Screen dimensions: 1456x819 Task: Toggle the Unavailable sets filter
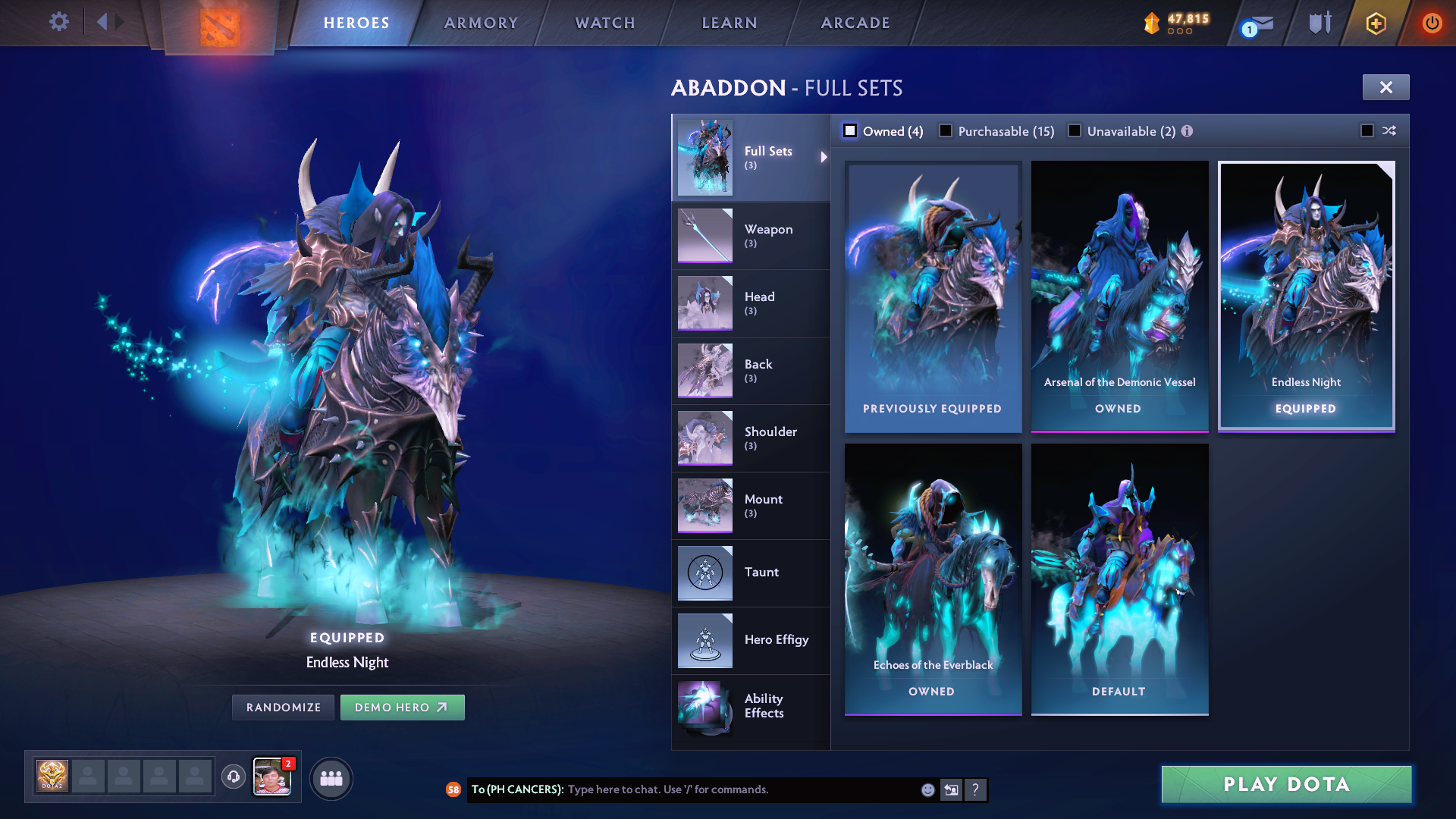pos(1075,130)
